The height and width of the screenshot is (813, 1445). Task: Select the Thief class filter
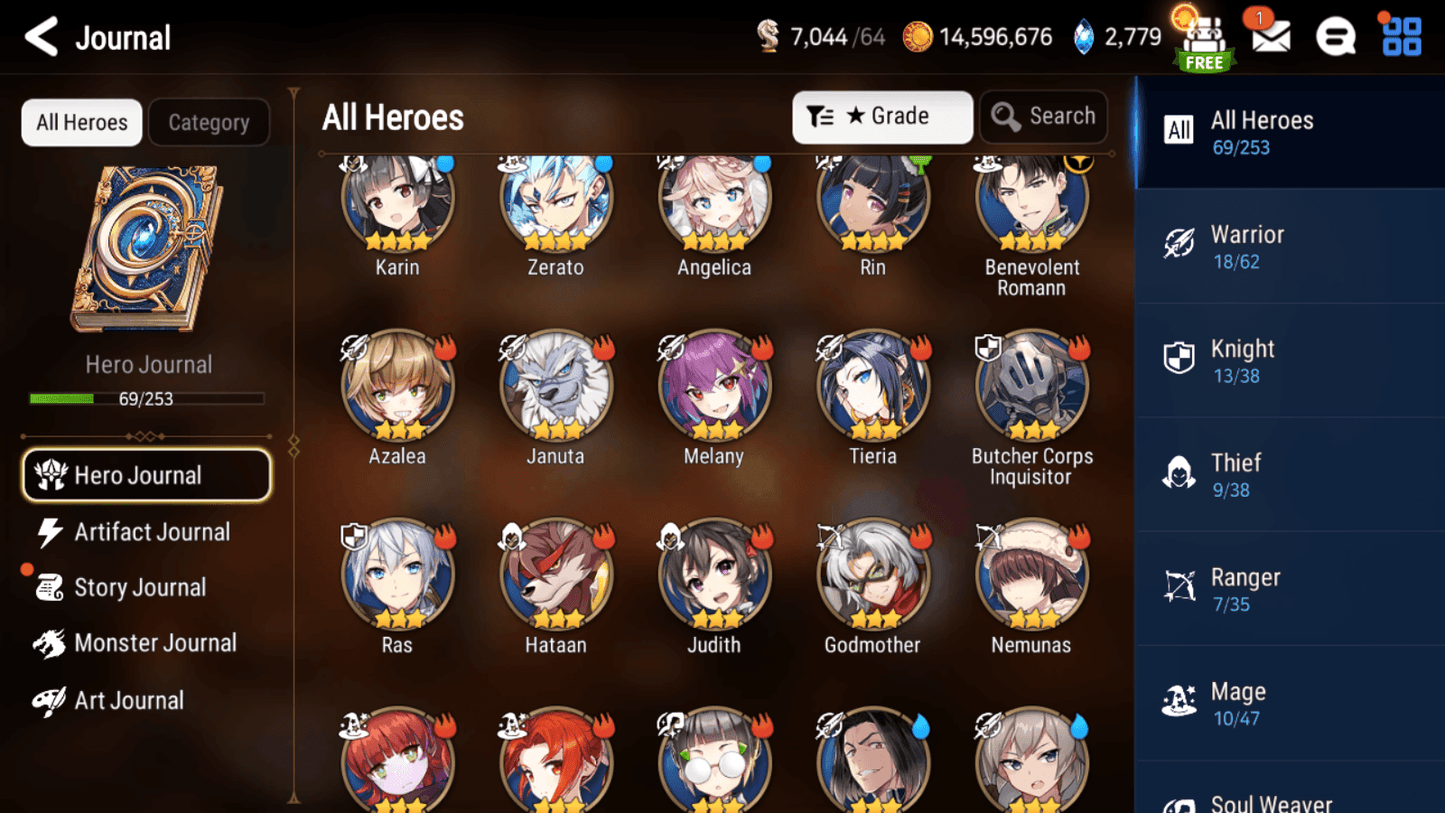(x=1289, y=473)
